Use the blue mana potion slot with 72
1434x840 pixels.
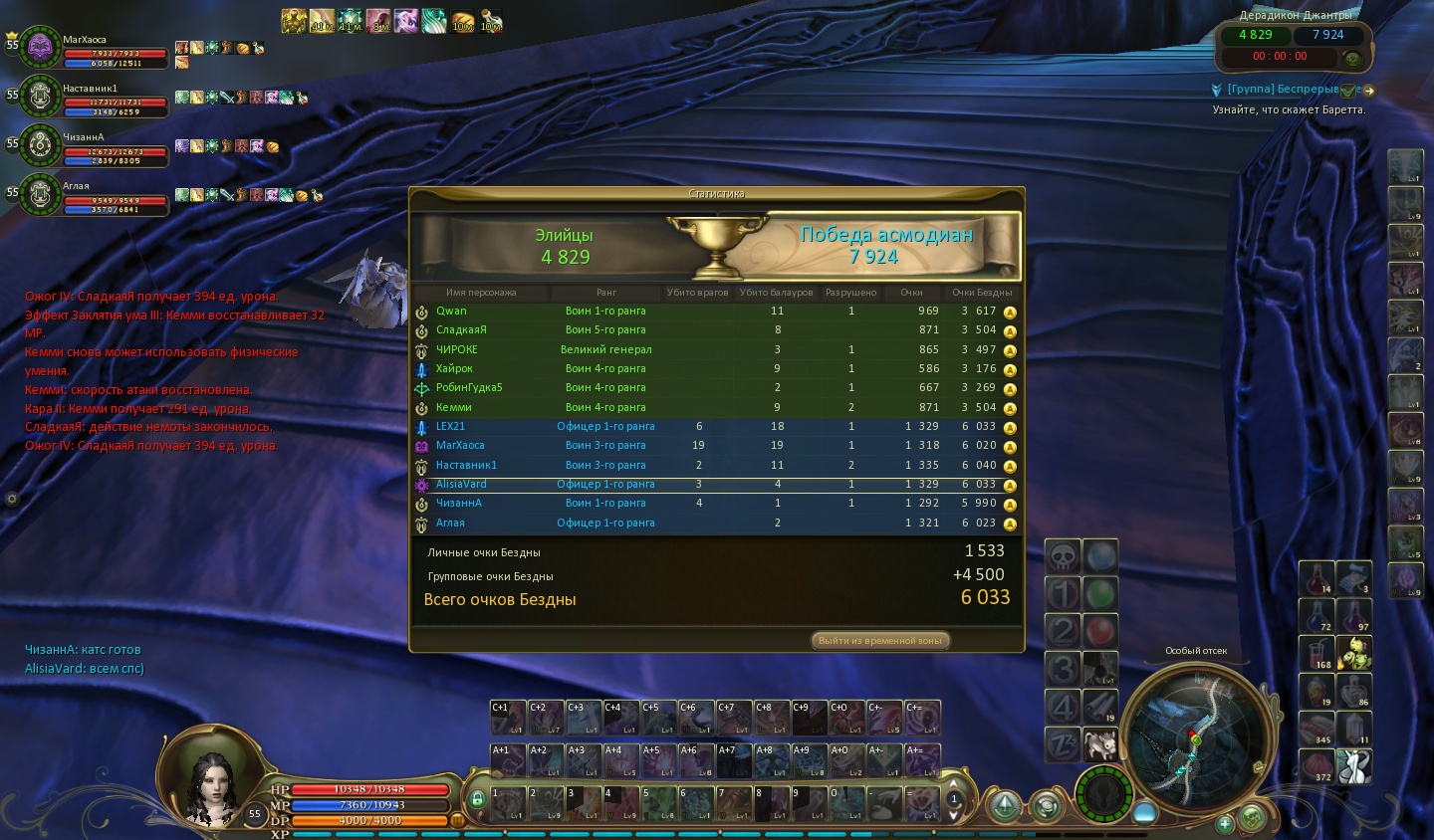1316,615
